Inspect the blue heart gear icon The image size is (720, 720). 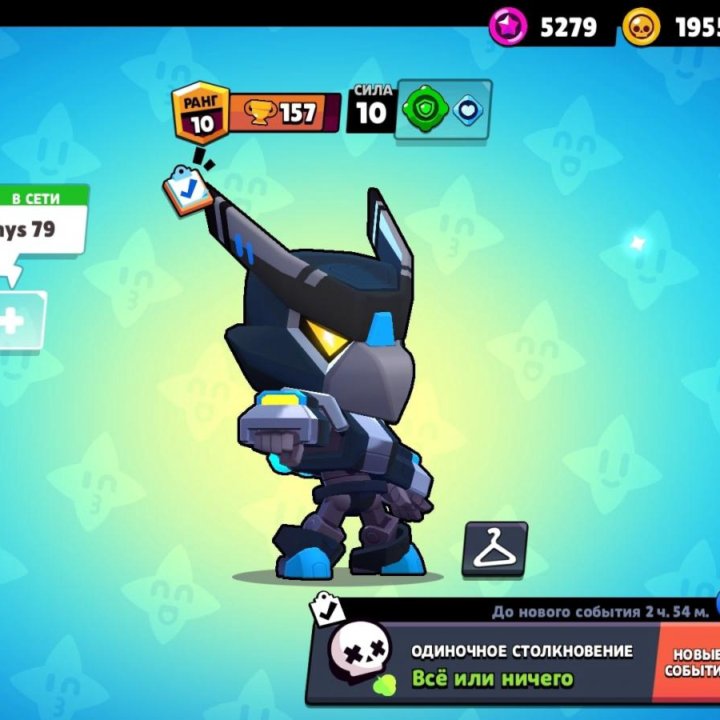click(x=467, y=109)
